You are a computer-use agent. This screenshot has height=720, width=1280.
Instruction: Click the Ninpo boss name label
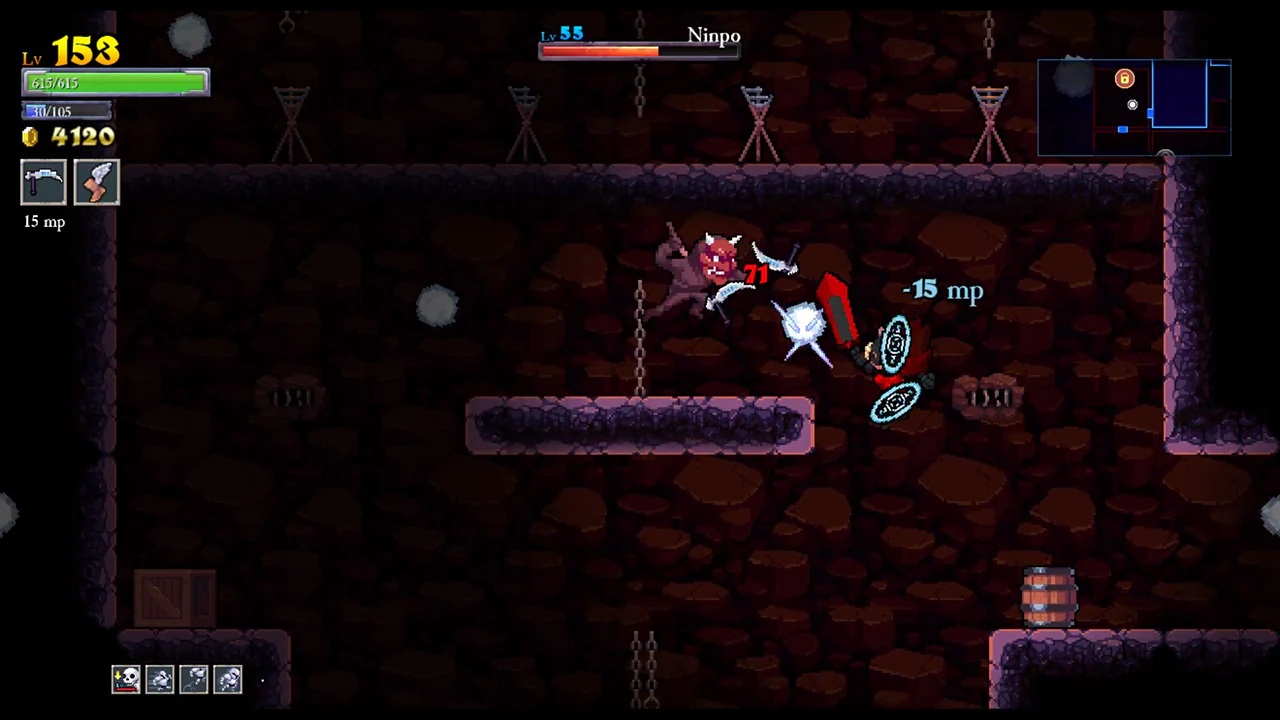click(713, 35)
